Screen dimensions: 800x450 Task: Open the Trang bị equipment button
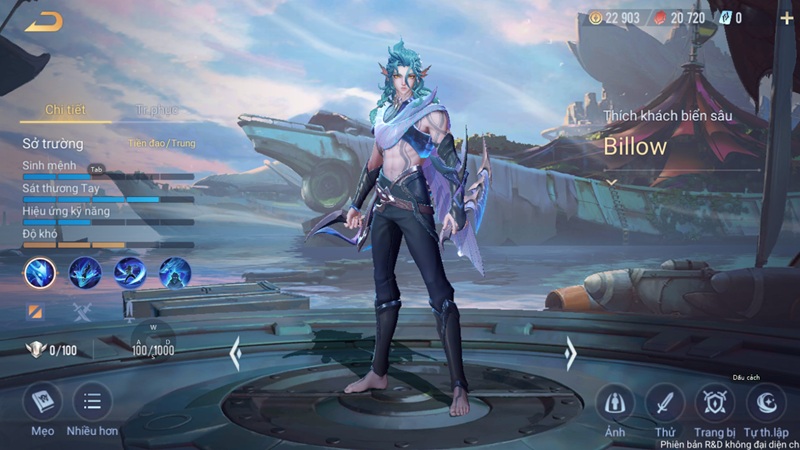(x=714, y=403)
